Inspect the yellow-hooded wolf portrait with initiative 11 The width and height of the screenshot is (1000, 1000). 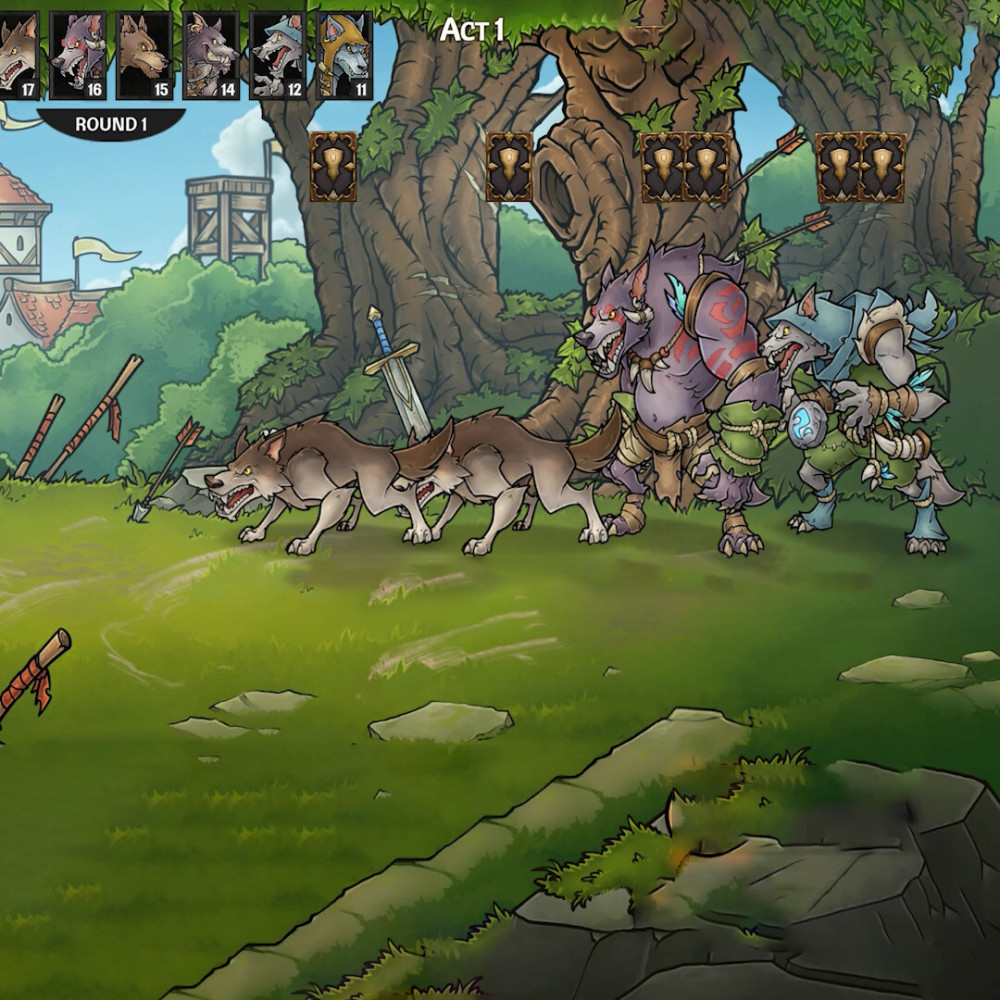[345, 55]
